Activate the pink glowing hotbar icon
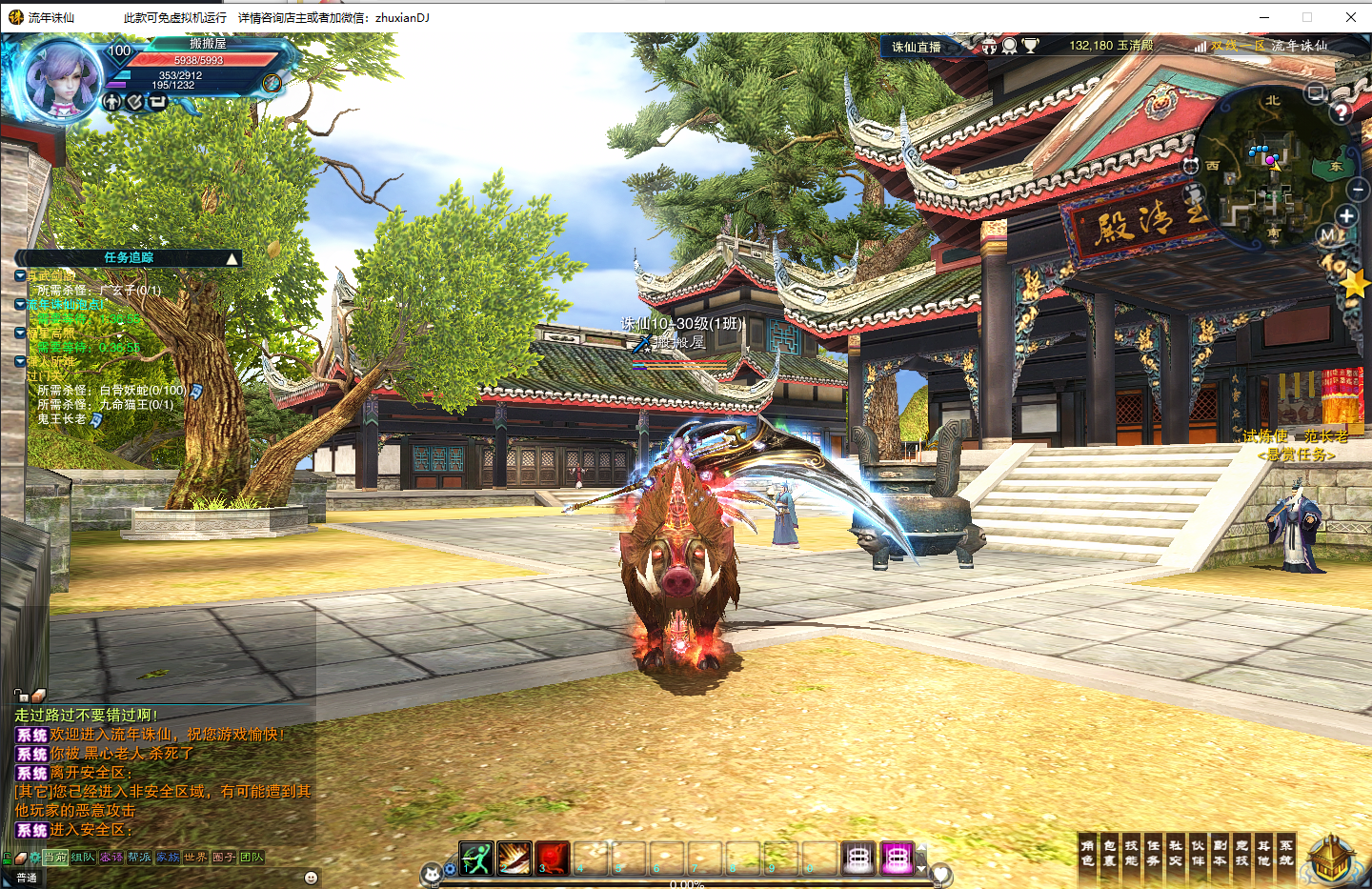Image resolution: width=1372 pixels, height=889 pixels. pos(896,858)
